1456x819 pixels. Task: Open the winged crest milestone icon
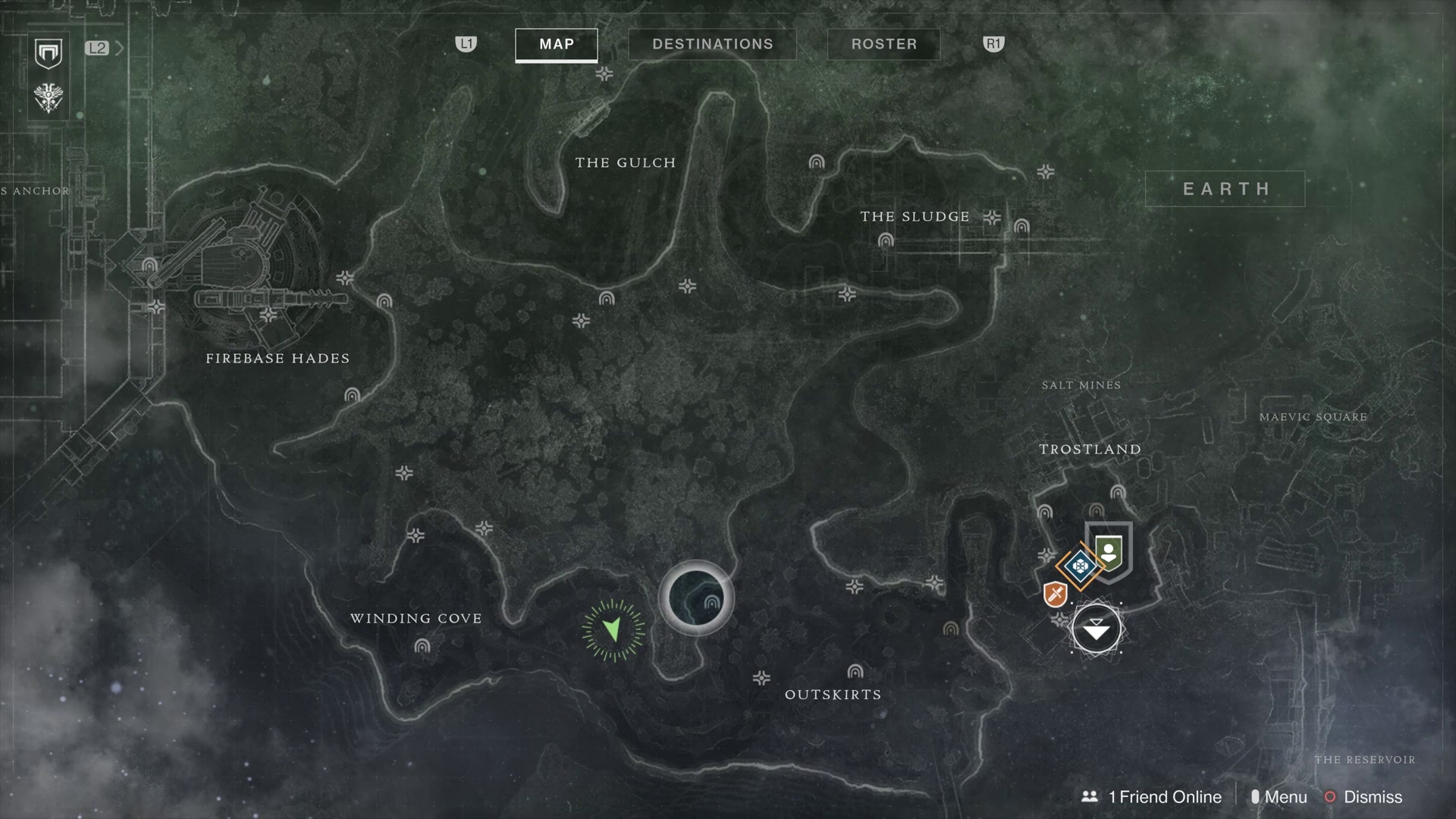click(x=49, y=98)
